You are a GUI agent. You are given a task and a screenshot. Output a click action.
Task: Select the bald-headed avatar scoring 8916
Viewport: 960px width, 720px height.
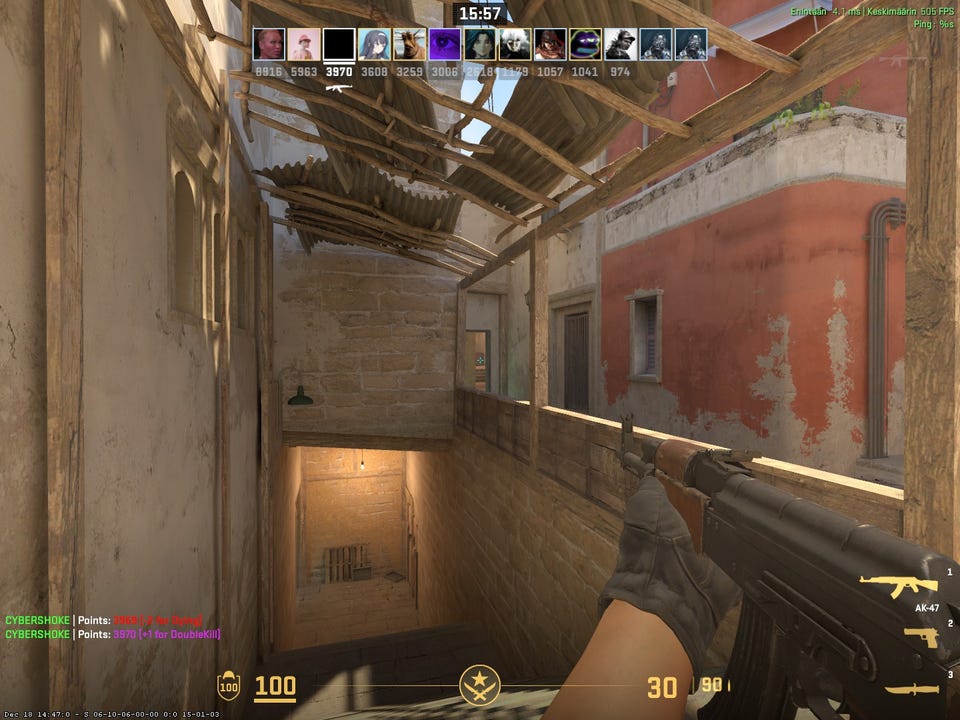coord(269,44)
